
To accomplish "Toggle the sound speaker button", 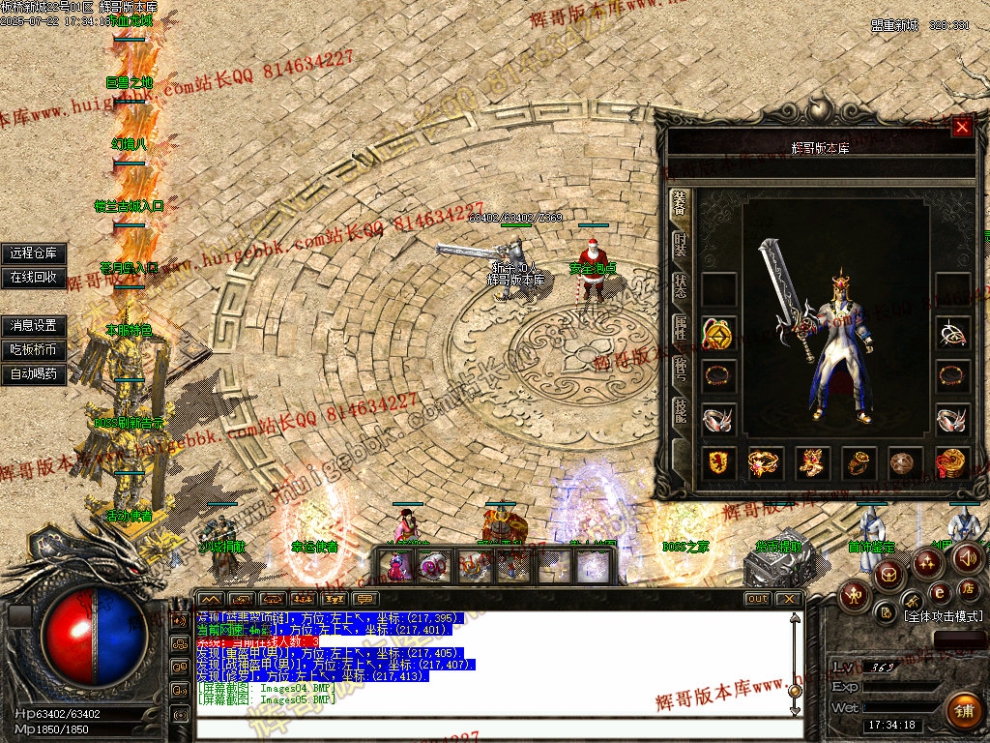I will (x=966, y=558).
